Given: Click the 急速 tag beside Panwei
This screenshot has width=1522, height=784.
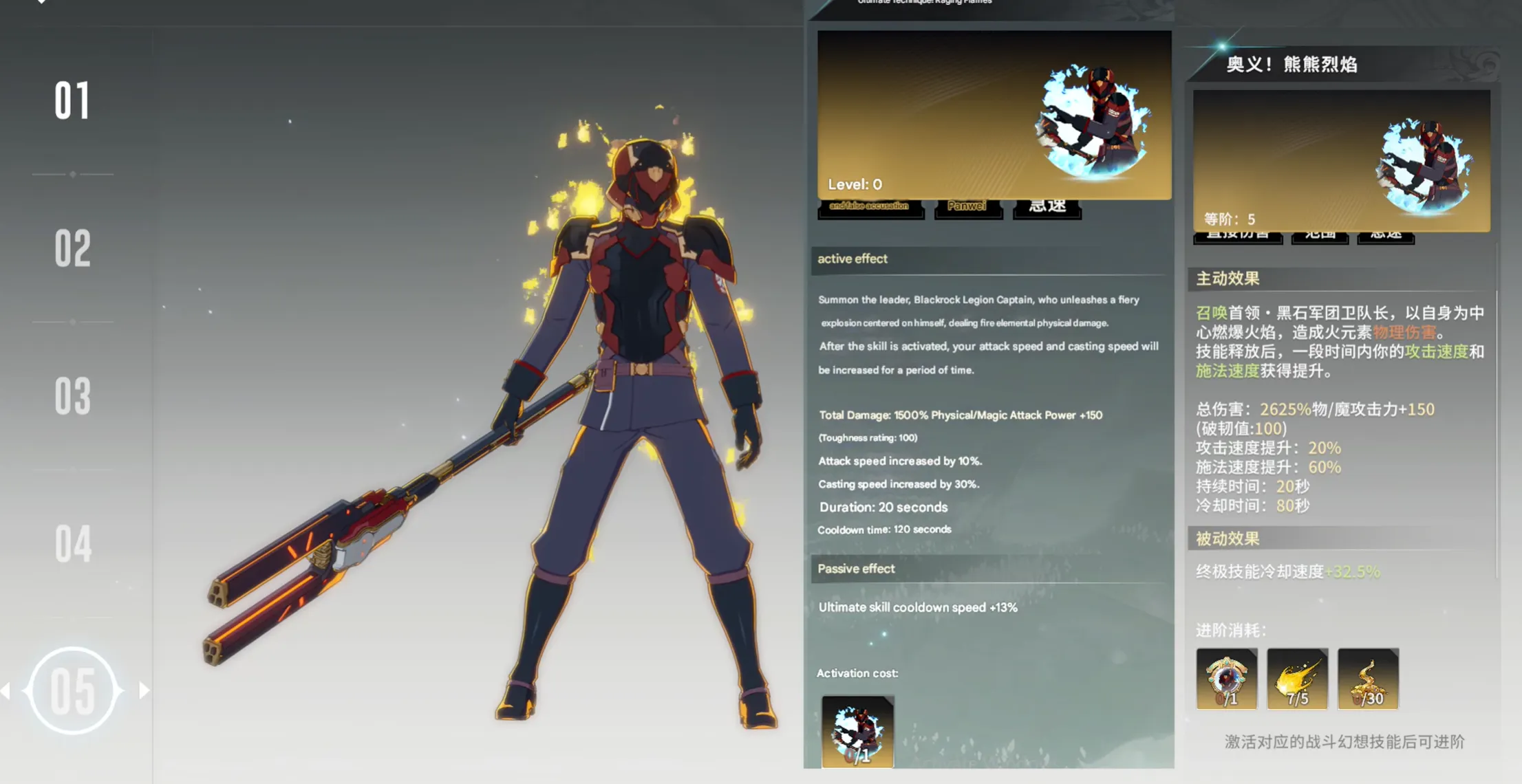Looking at the screenshot, I should click(1047, 207).
